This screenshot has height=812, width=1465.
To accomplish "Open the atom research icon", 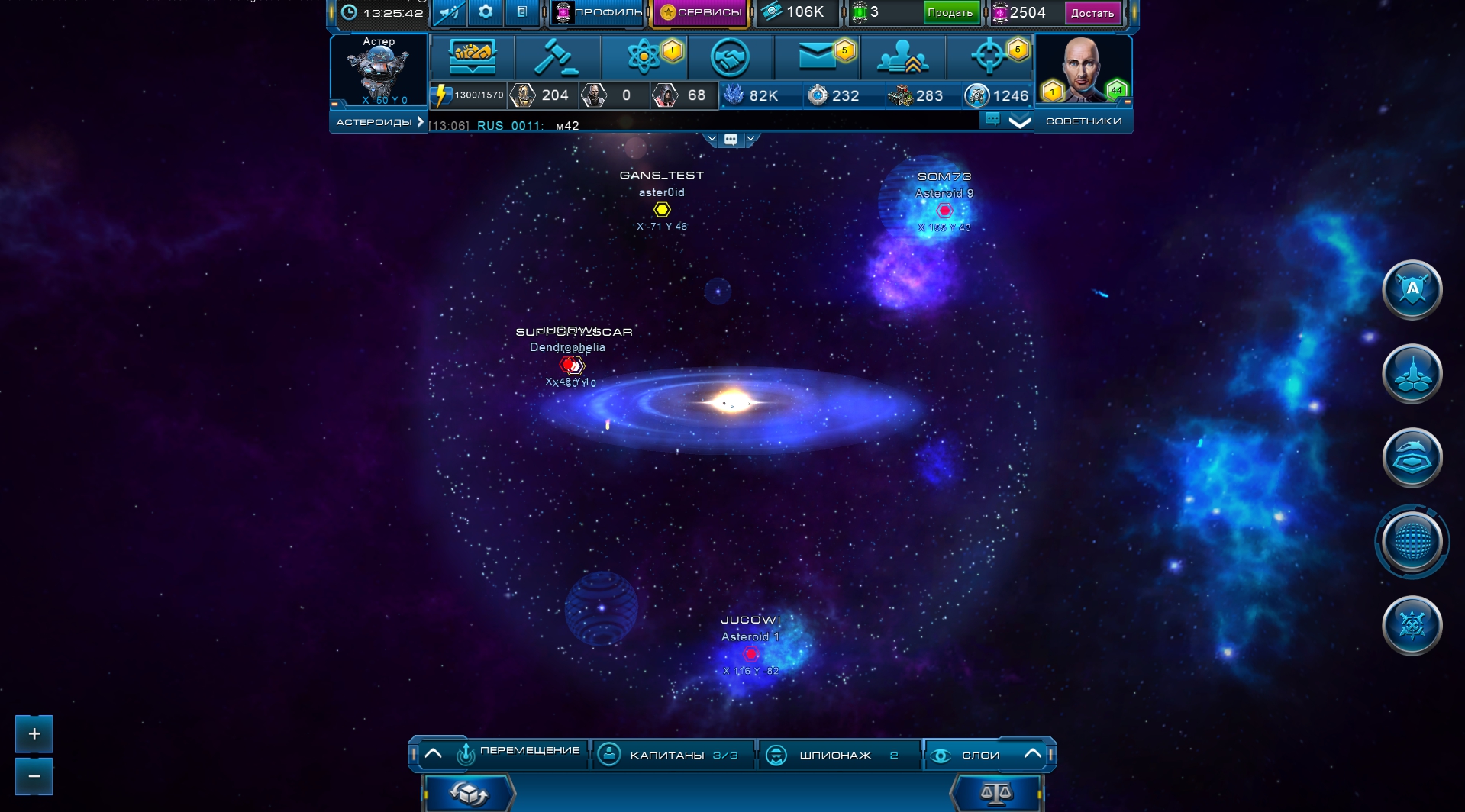I will pos(644,57).
